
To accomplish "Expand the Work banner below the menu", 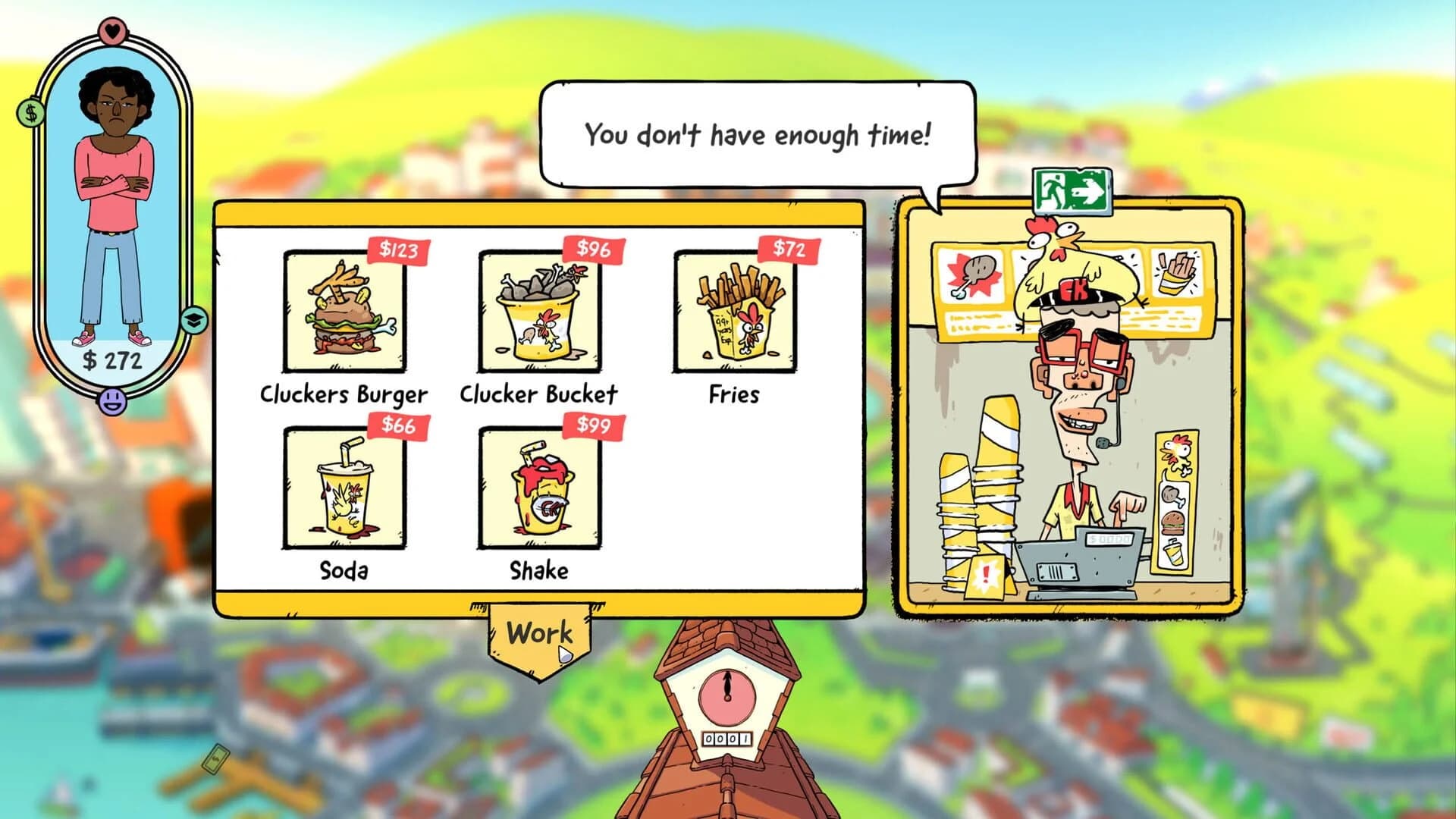I will (541, 631).
